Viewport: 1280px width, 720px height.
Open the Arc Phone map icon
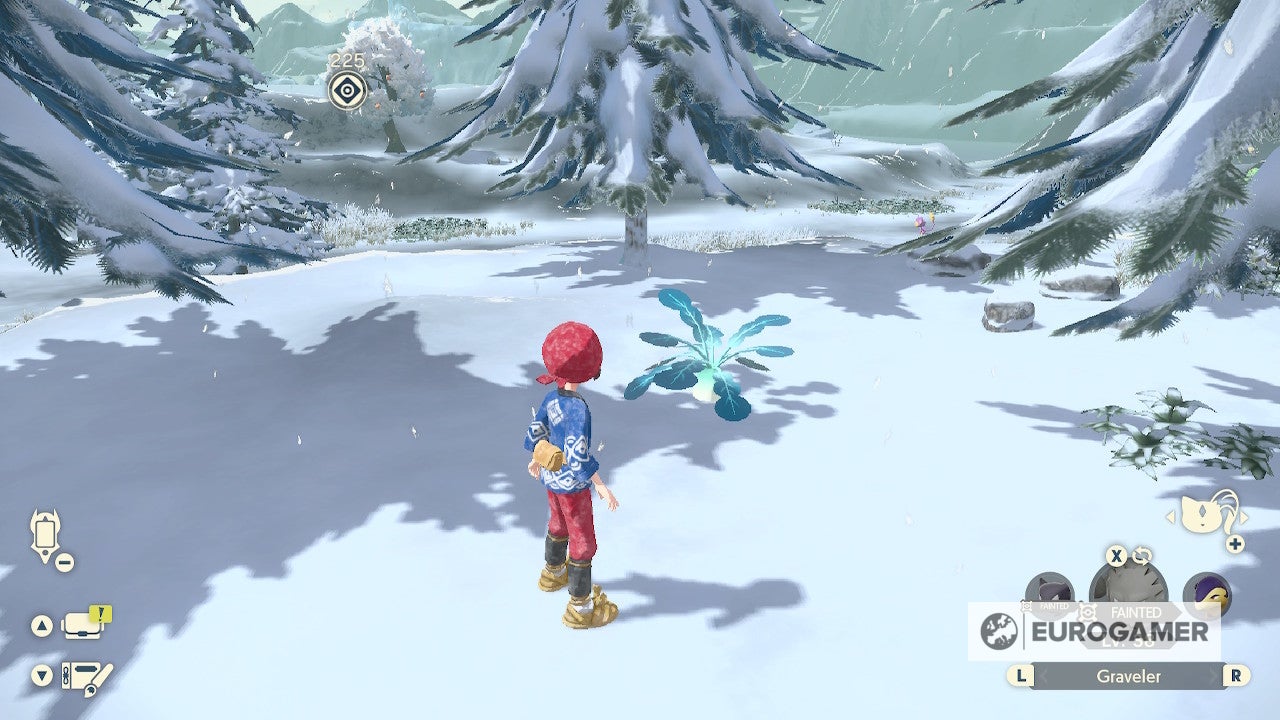46,536
